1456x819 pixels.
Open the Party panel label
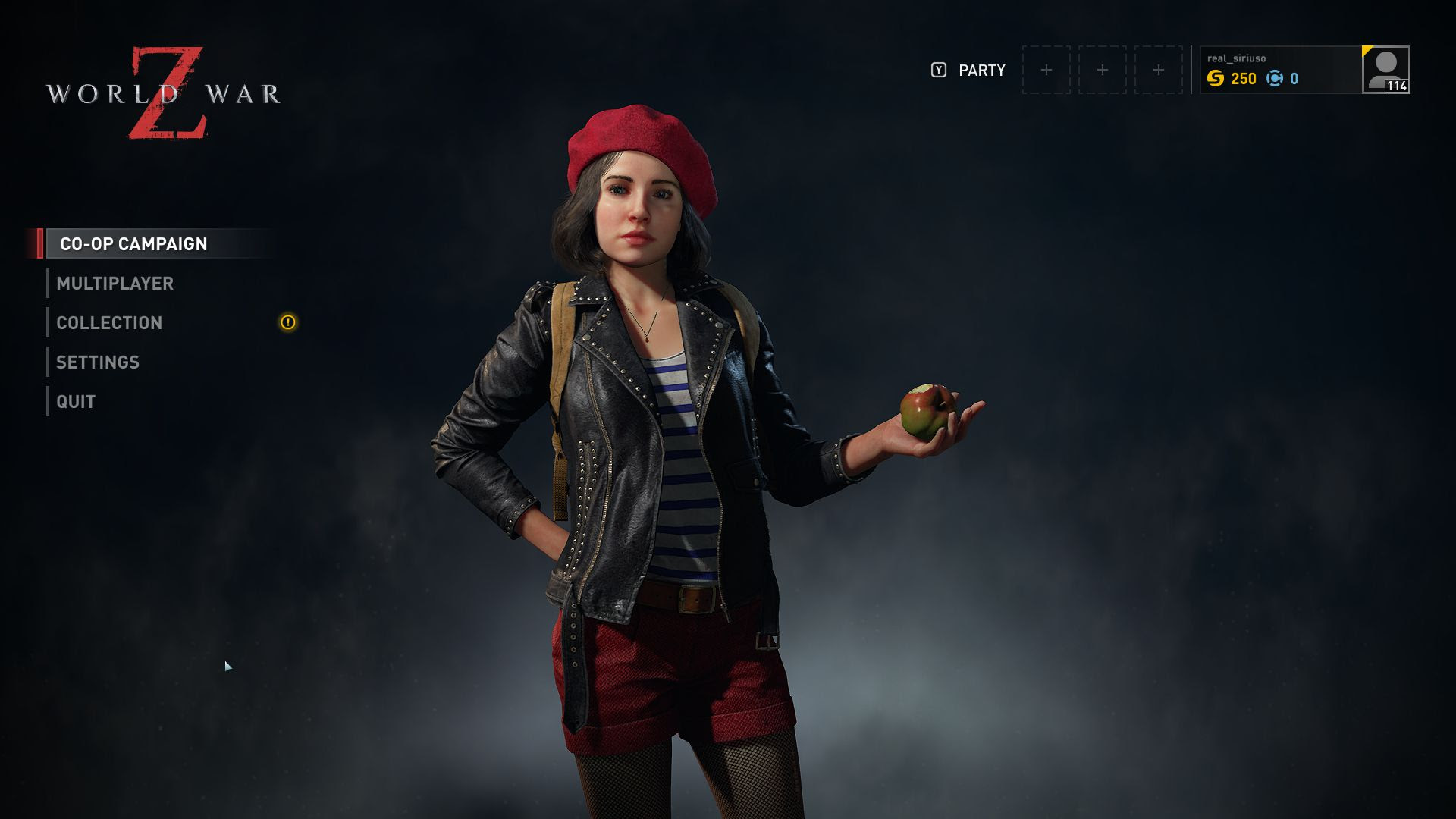[981, 70]
